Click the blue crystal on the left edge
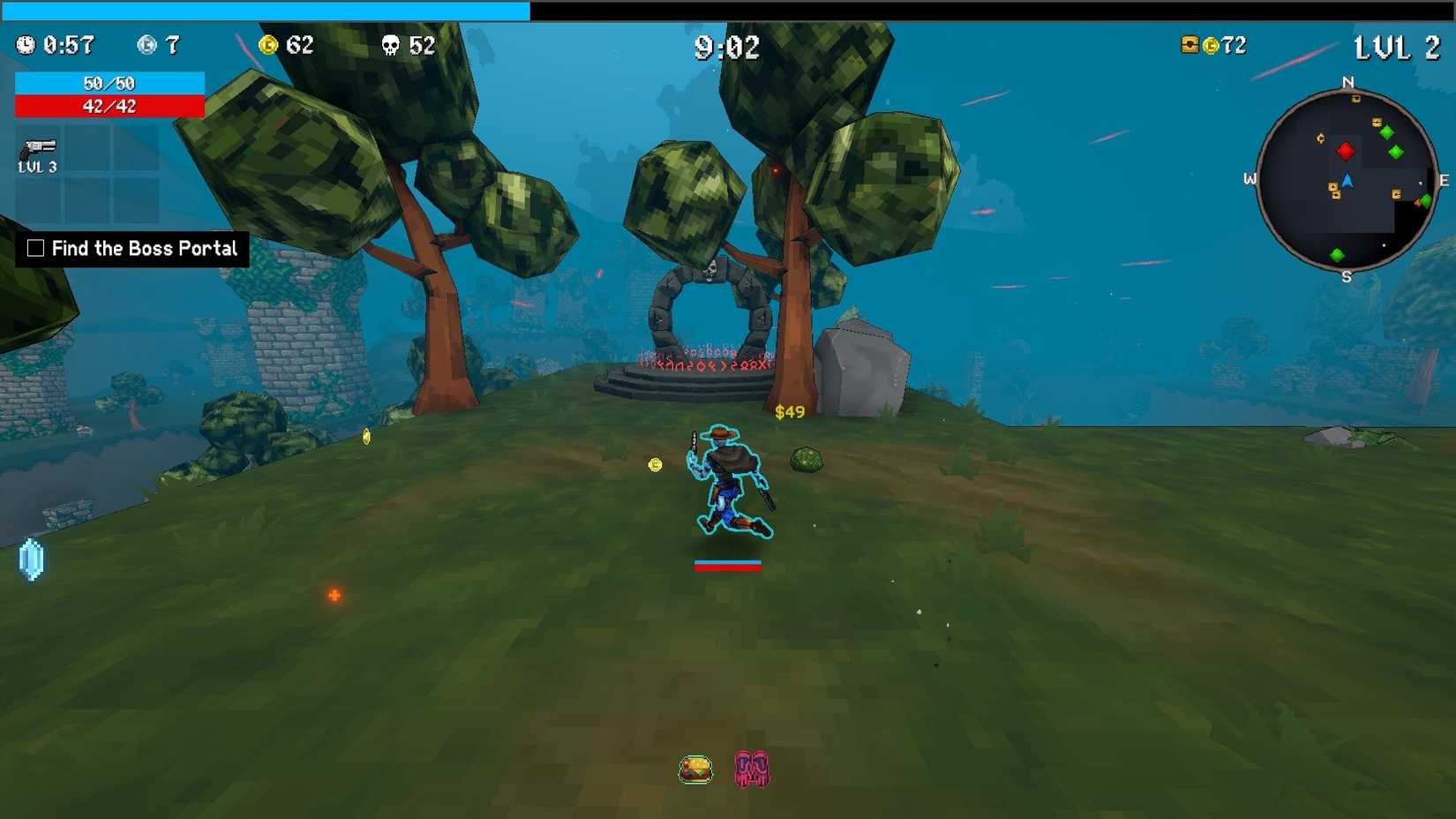Screen dimensions: 1456x819 click(x=29, y=557)
